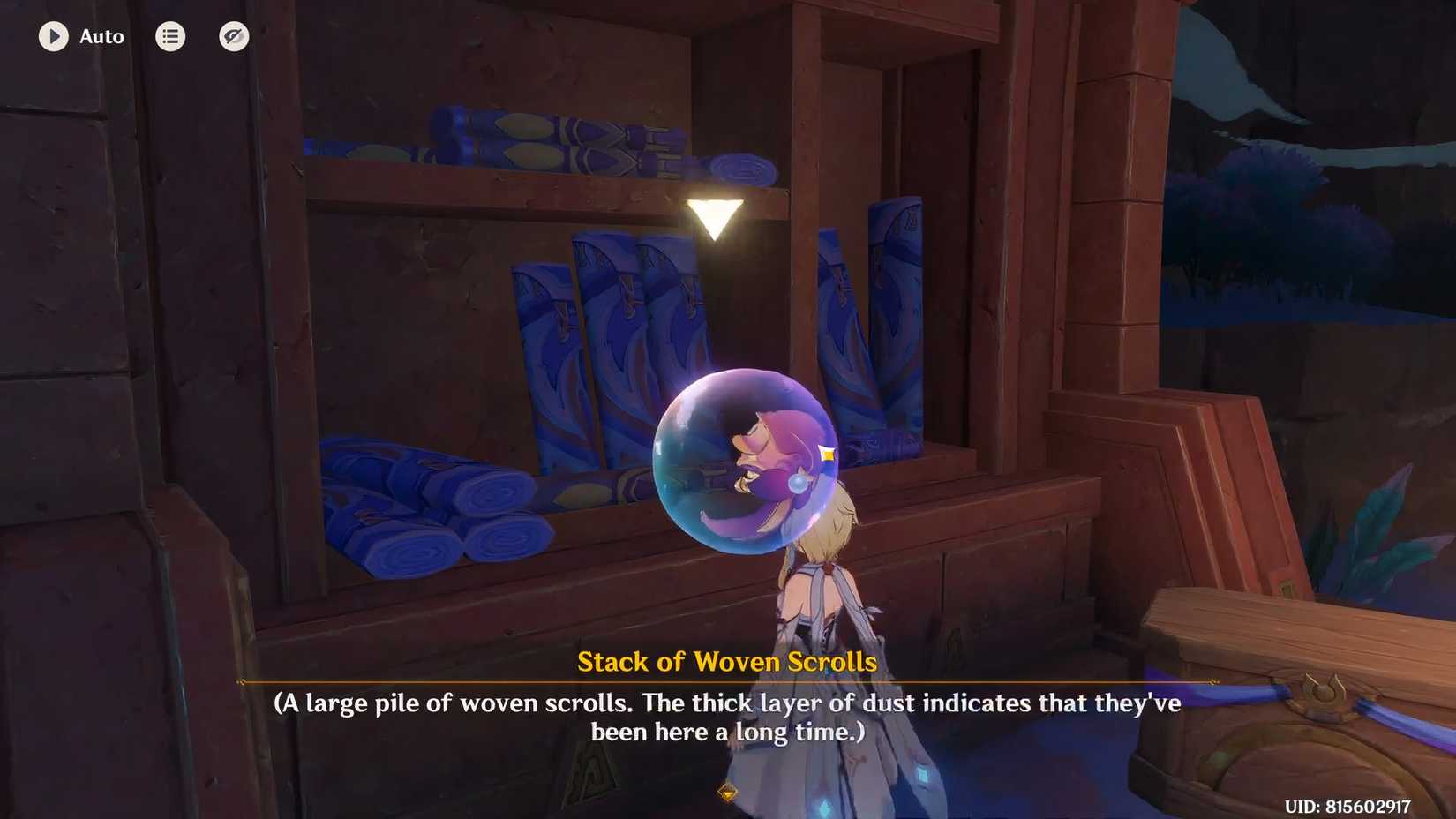Select the glowing yellow marker above the scrolls
The height and width of the screenshot is (819, 1456).
coord(715,216)
